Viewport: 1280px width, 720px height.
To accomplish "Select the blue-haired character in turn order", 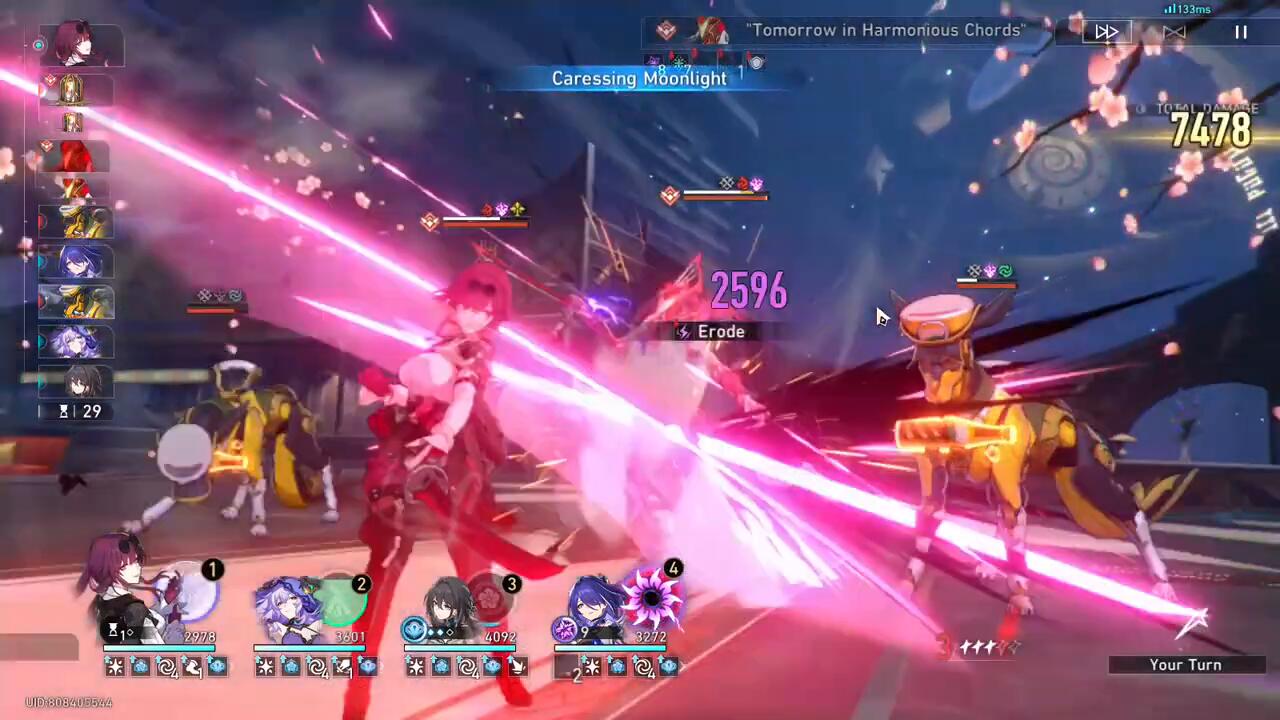I will coord(76,262).
